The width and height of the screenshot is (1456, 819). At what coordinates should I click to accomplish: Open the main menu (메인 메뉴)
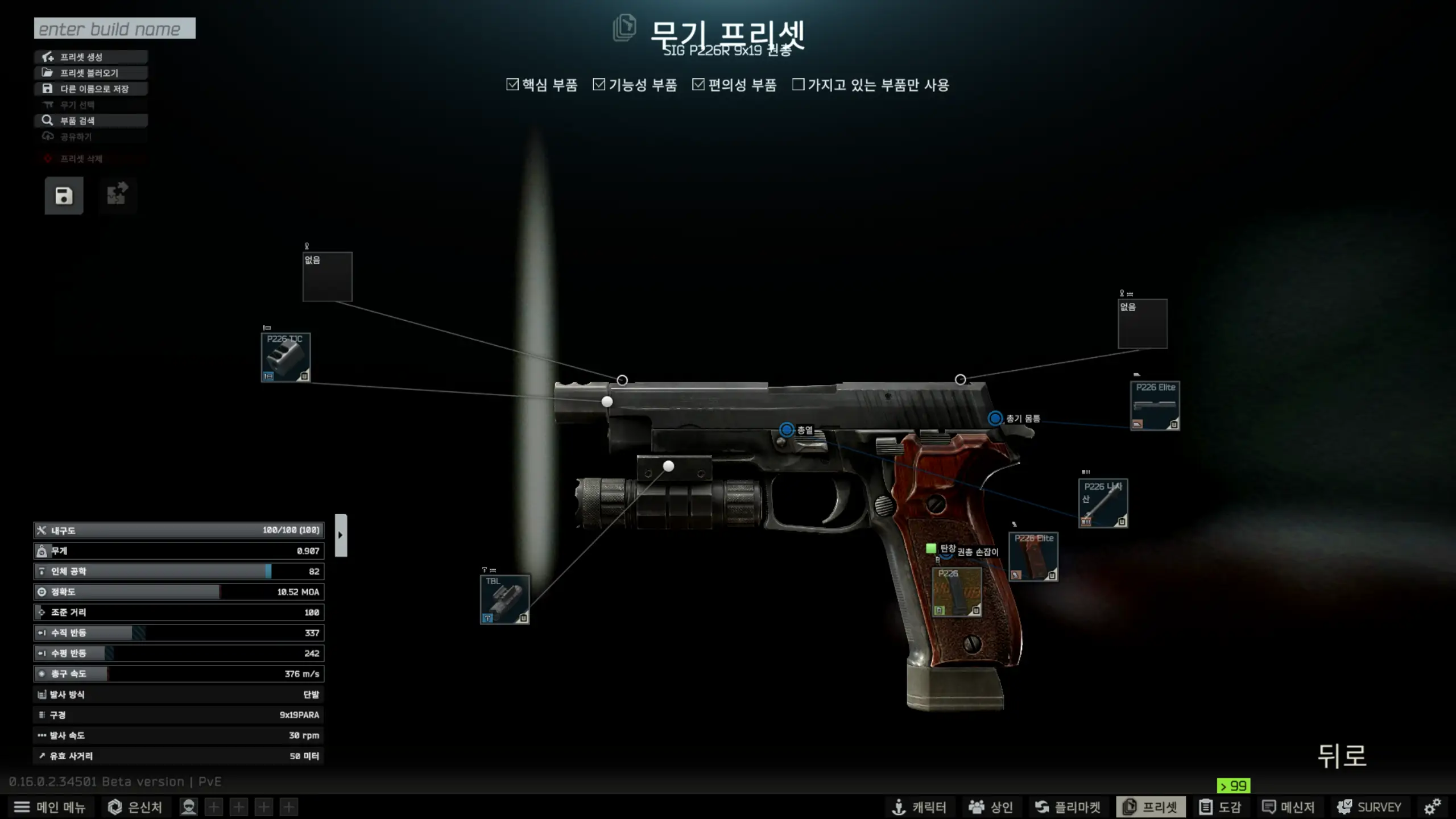[49, 807]
